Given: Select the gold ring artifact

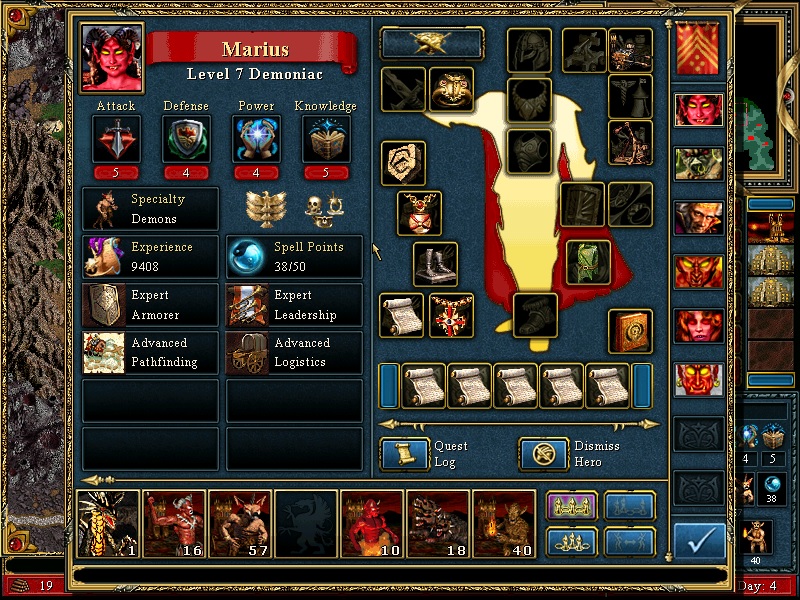Looking at the screenshot, I should pos(452,90).
